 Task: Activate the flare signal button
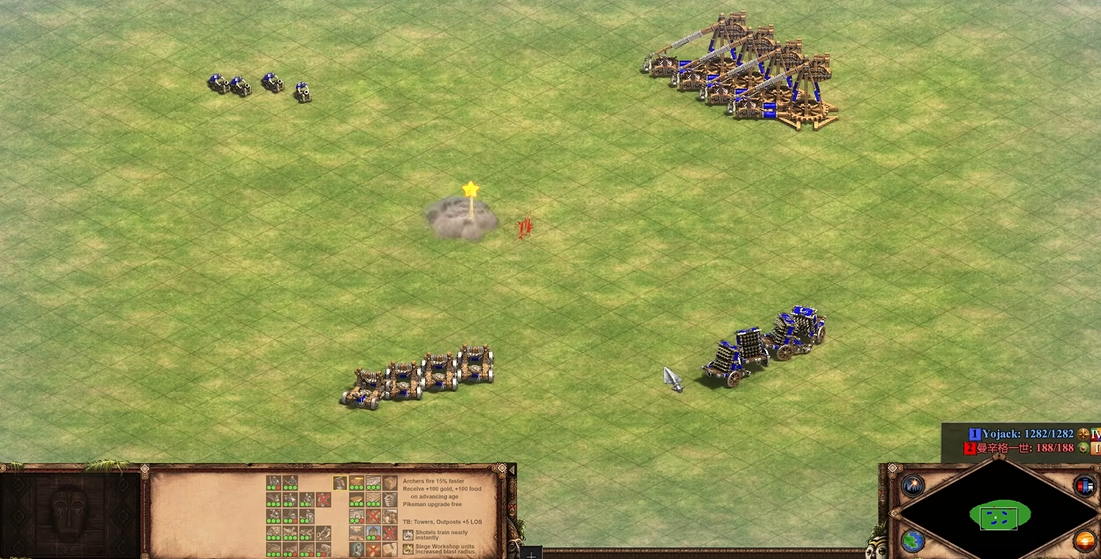(913, 486)
